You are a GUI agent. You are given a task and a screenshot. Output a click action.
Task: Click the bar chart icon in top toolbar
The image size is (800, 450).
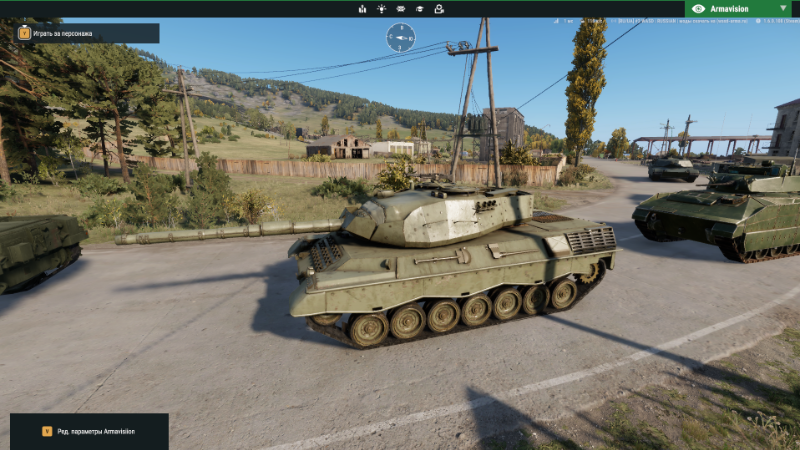(362, 9)
